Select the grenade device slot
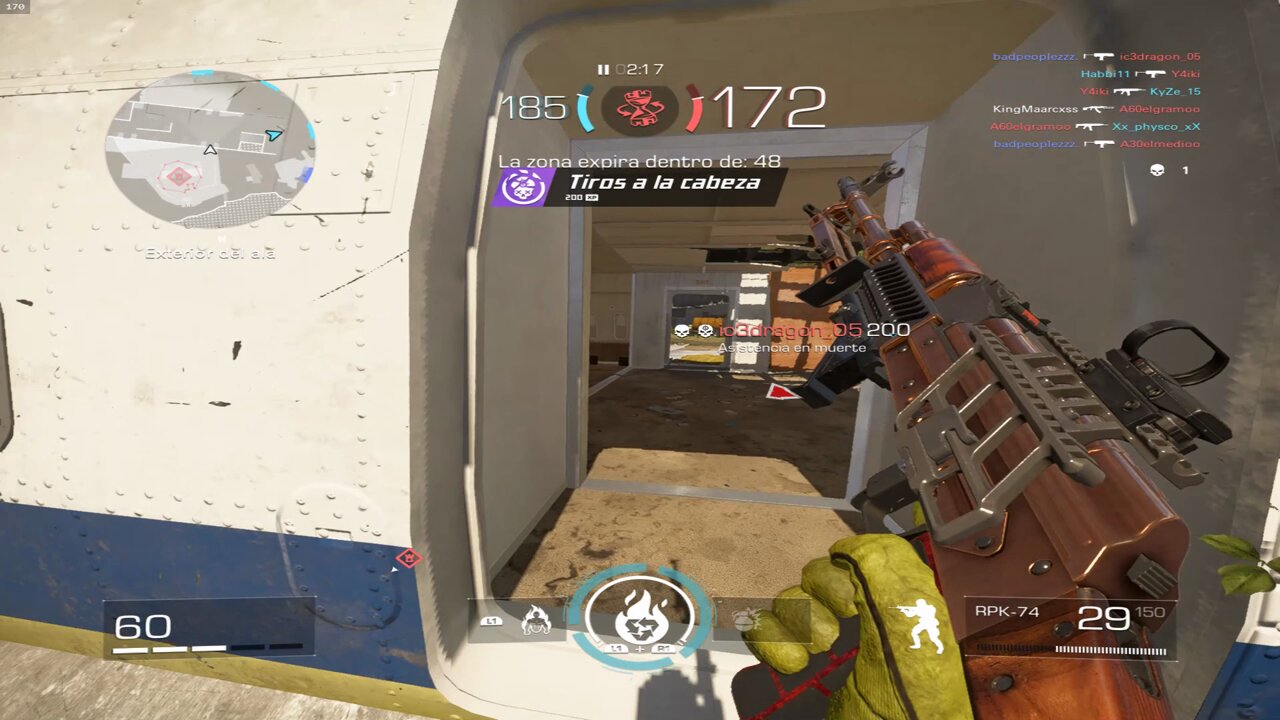The height and width of the screenshot is (720, 1280). coord(746,621)
